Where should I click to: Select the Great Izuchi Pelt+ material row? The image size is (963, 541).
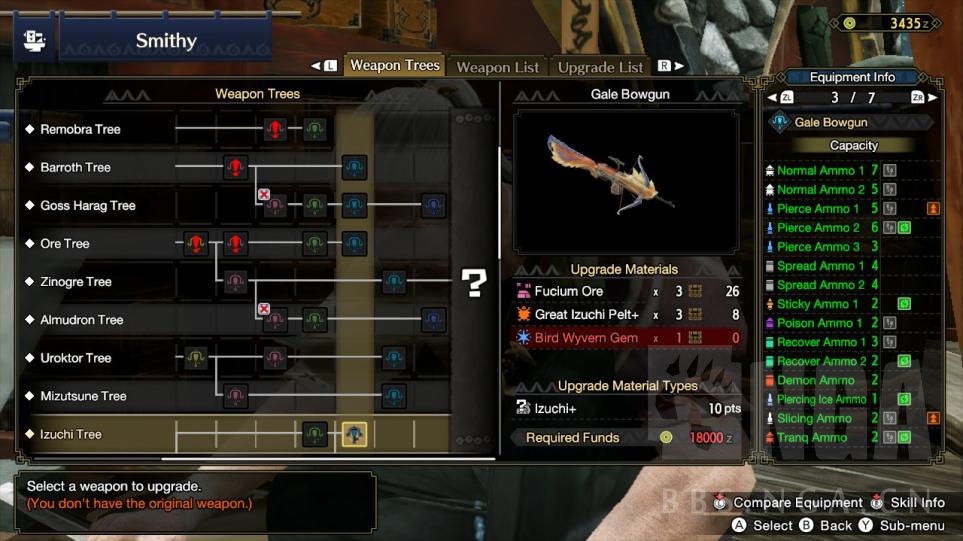click(626, 315)
